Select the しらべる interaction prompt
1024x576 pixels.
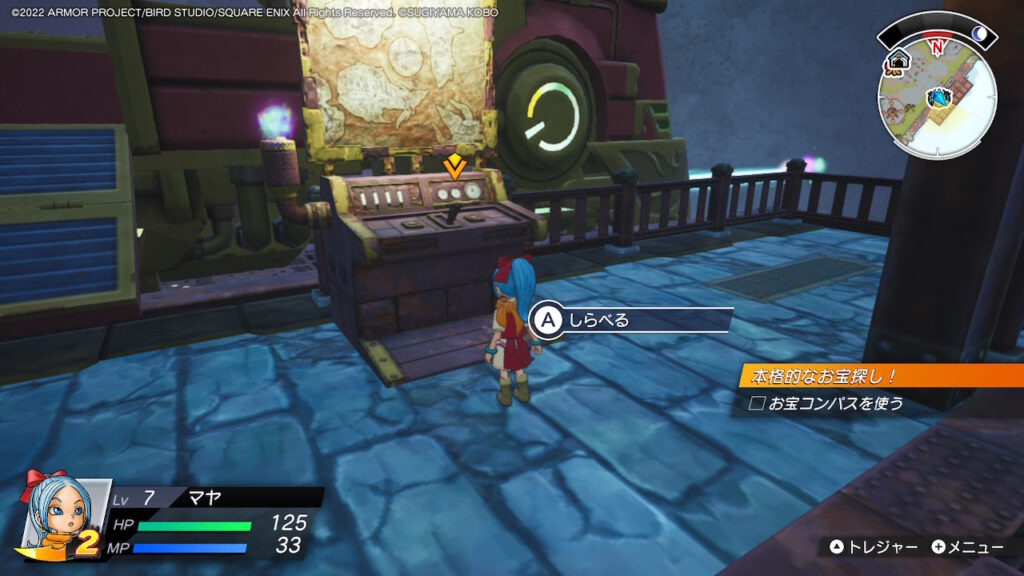pyautogui.click(x=631, y=320)
